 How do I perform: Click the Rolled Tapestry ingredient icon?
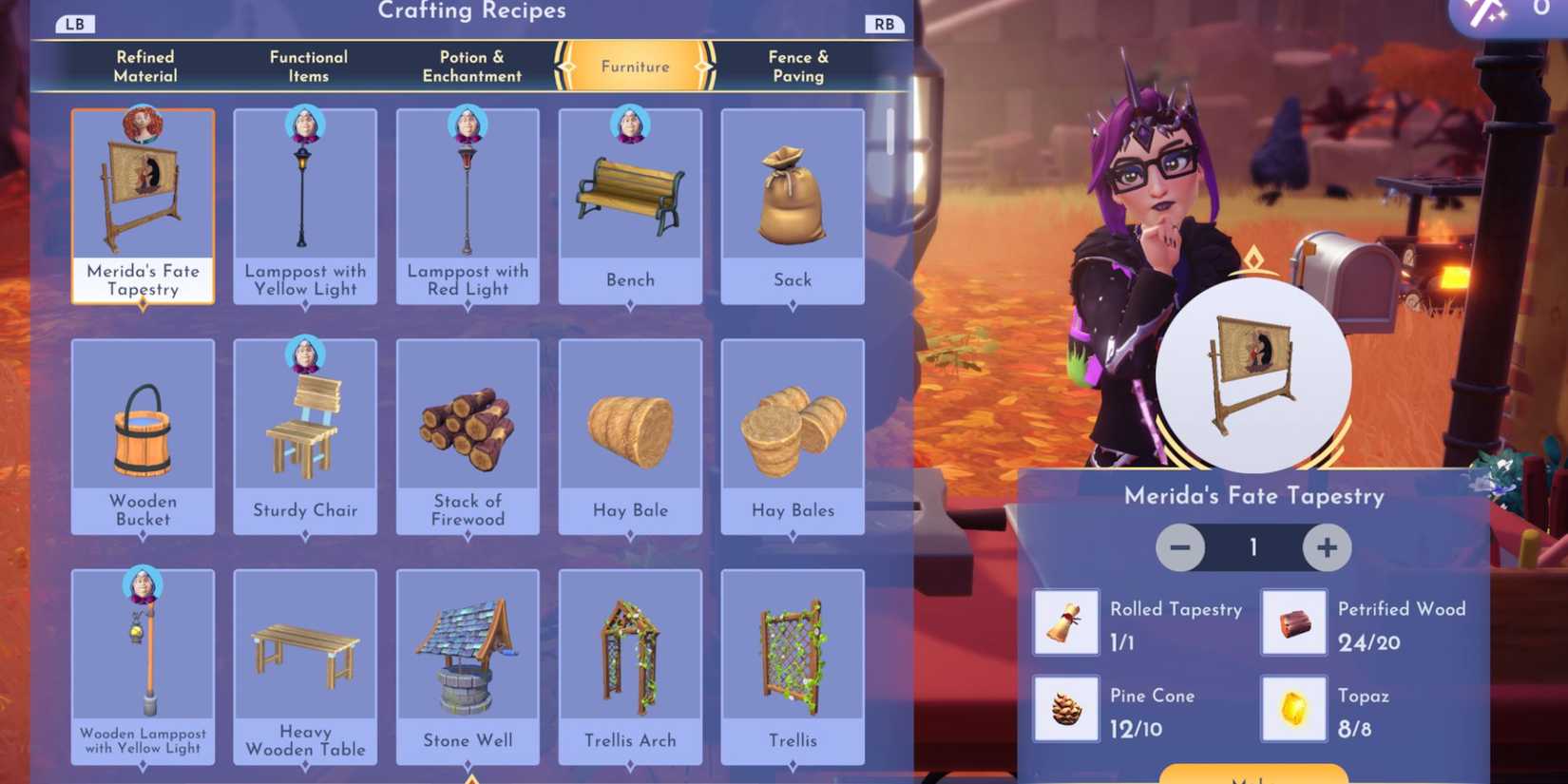coord(1065,623)
